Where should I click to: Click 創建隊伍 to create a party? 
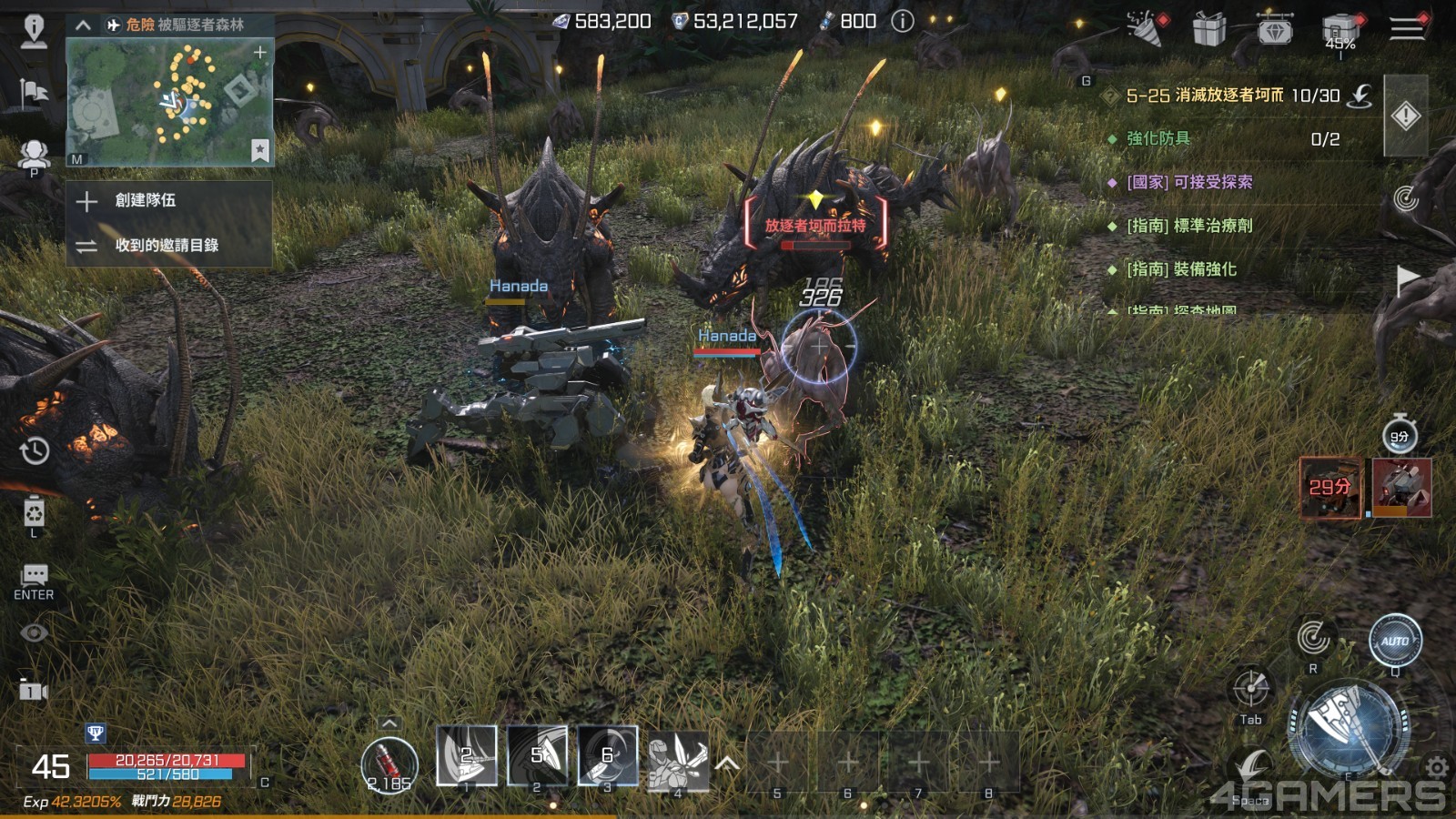[146, 200]
